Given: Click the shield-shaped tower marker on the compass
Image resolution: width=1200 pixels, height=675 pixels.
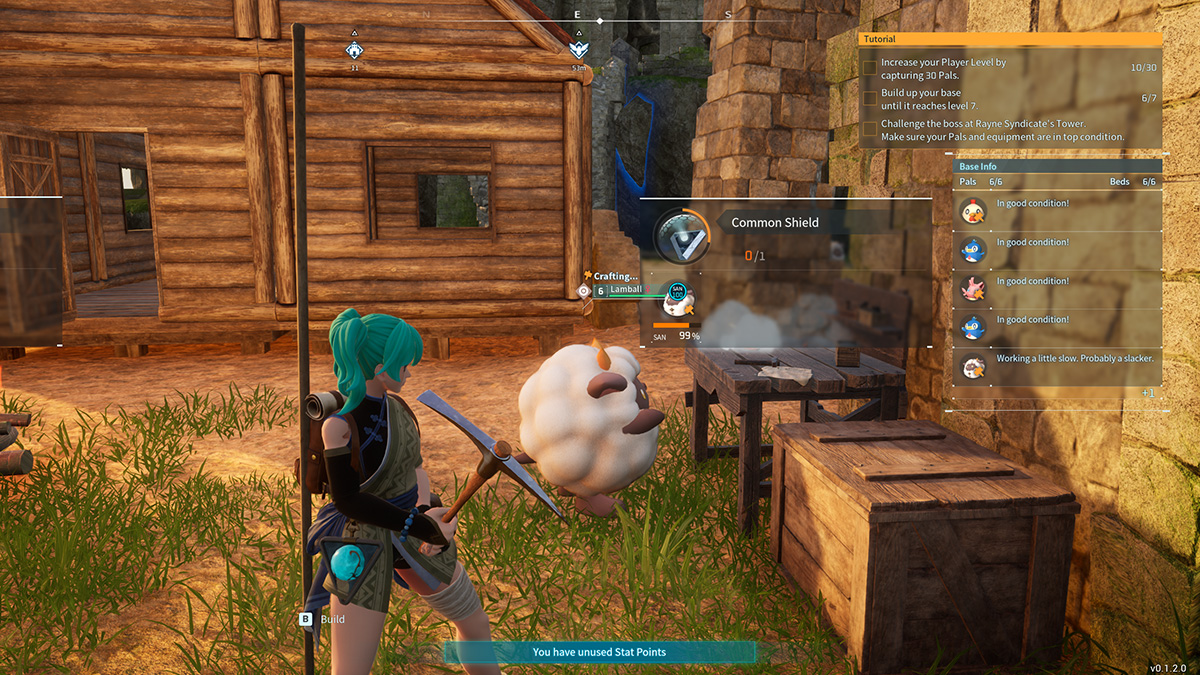Looking at the screenshot, I should tap(578, 49).
